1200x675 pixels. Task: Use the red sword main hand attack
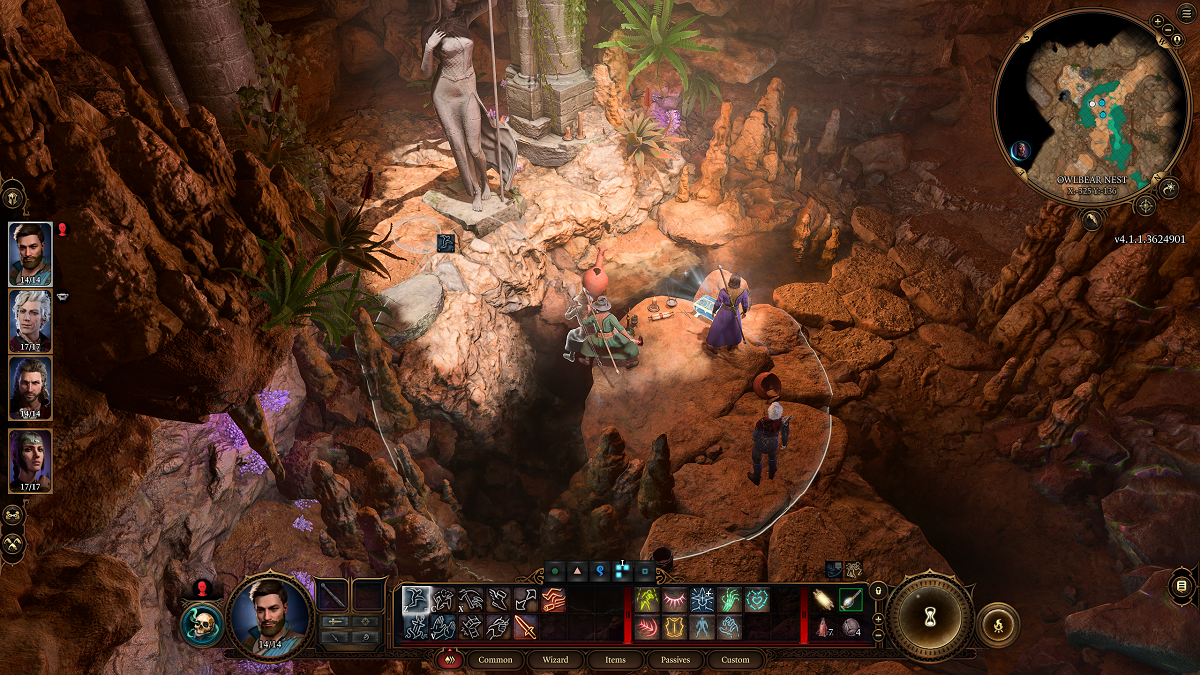[525, 628]
